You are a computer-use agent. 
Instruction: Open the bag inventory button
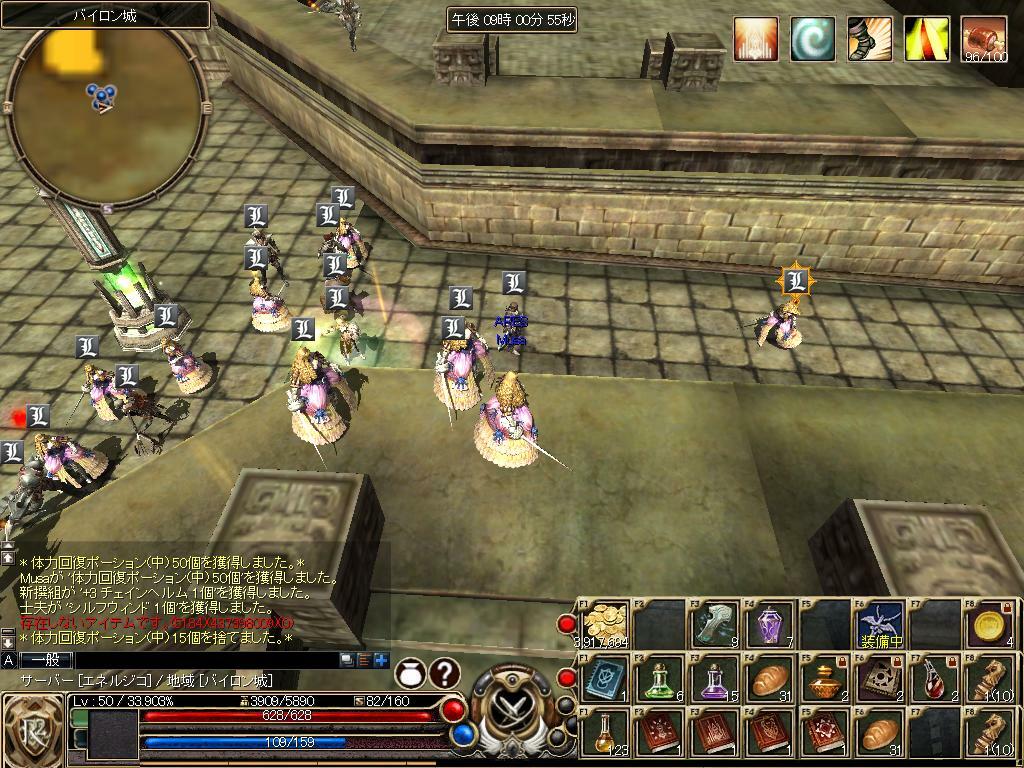[x=410, y=674]
